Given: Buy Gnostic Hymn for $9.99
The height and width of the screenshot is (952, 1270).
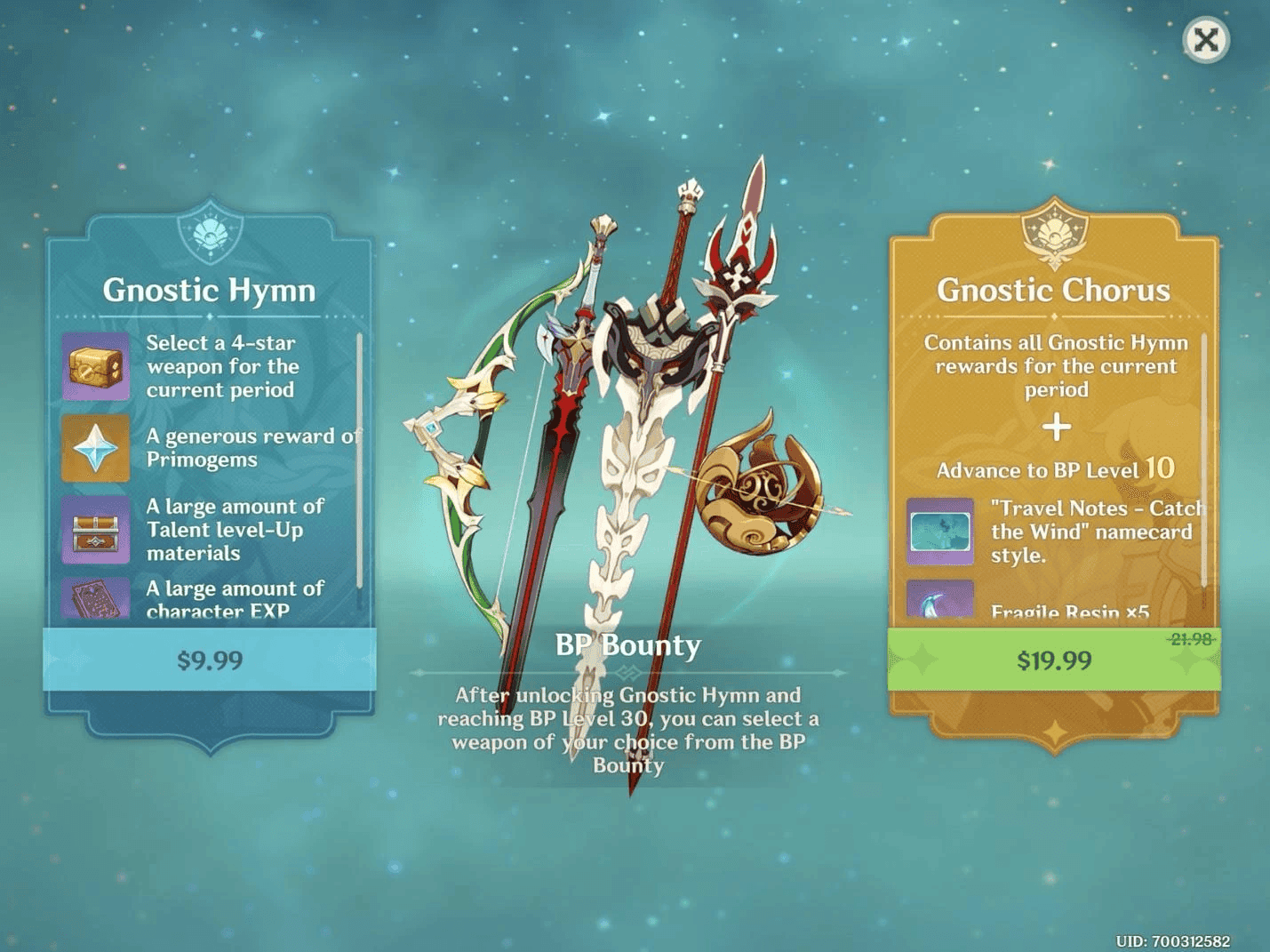Looking at the screenshot, I should tap(210, 660).
